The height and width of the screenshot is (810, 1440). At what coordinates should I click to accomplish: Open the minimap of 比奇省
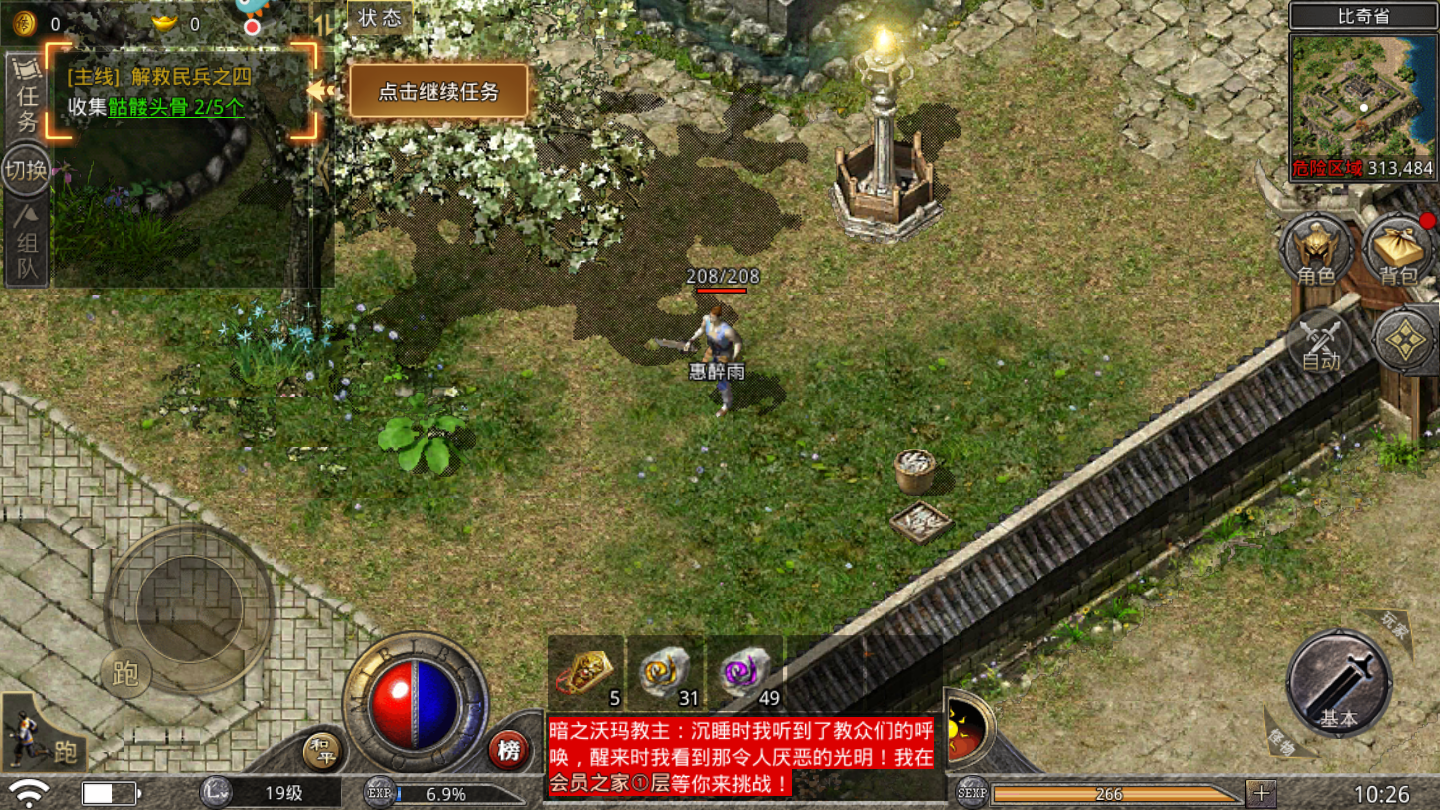tap(1362, 96)
